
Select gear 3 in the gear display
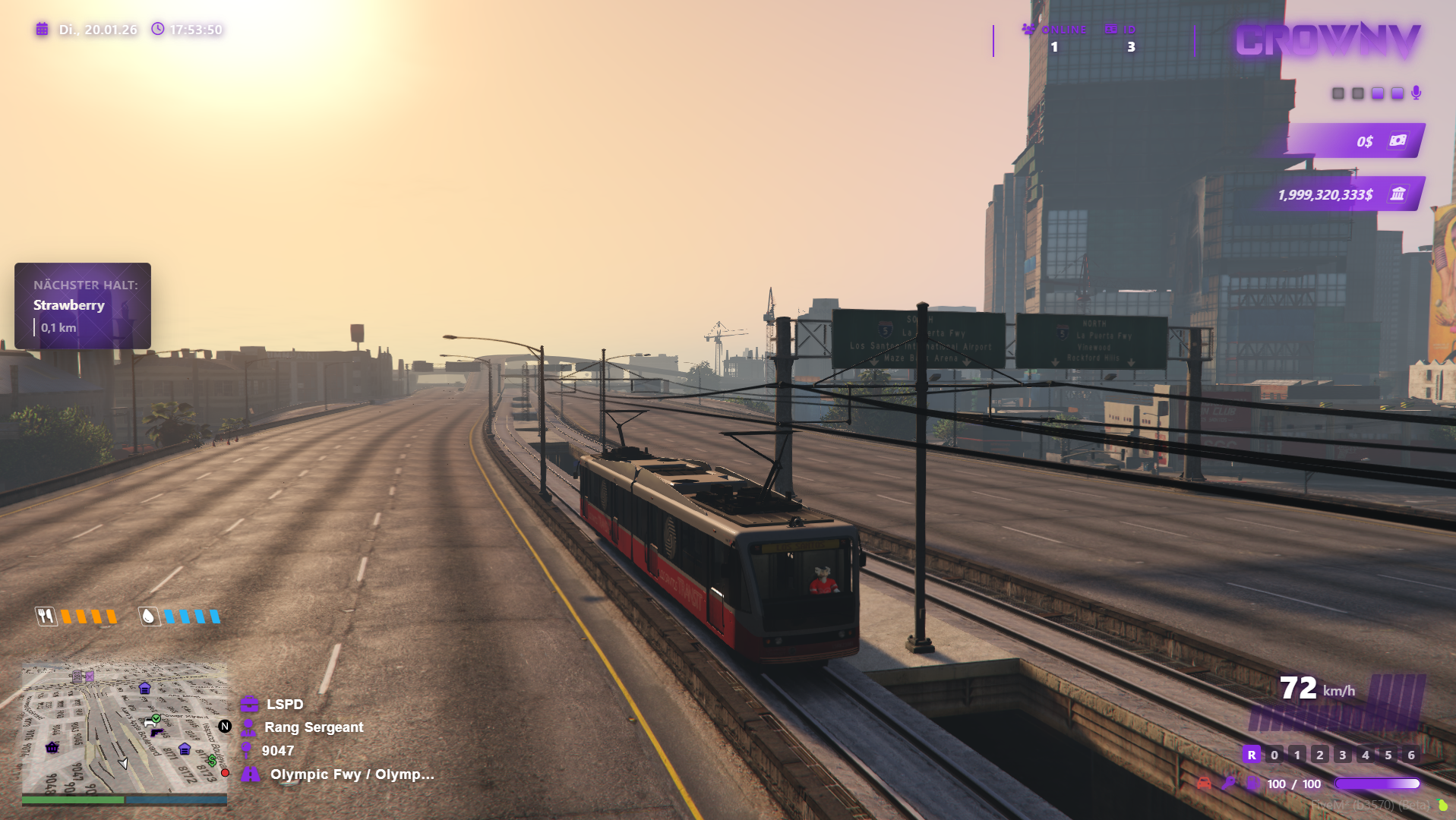[x=1342, y=755]
